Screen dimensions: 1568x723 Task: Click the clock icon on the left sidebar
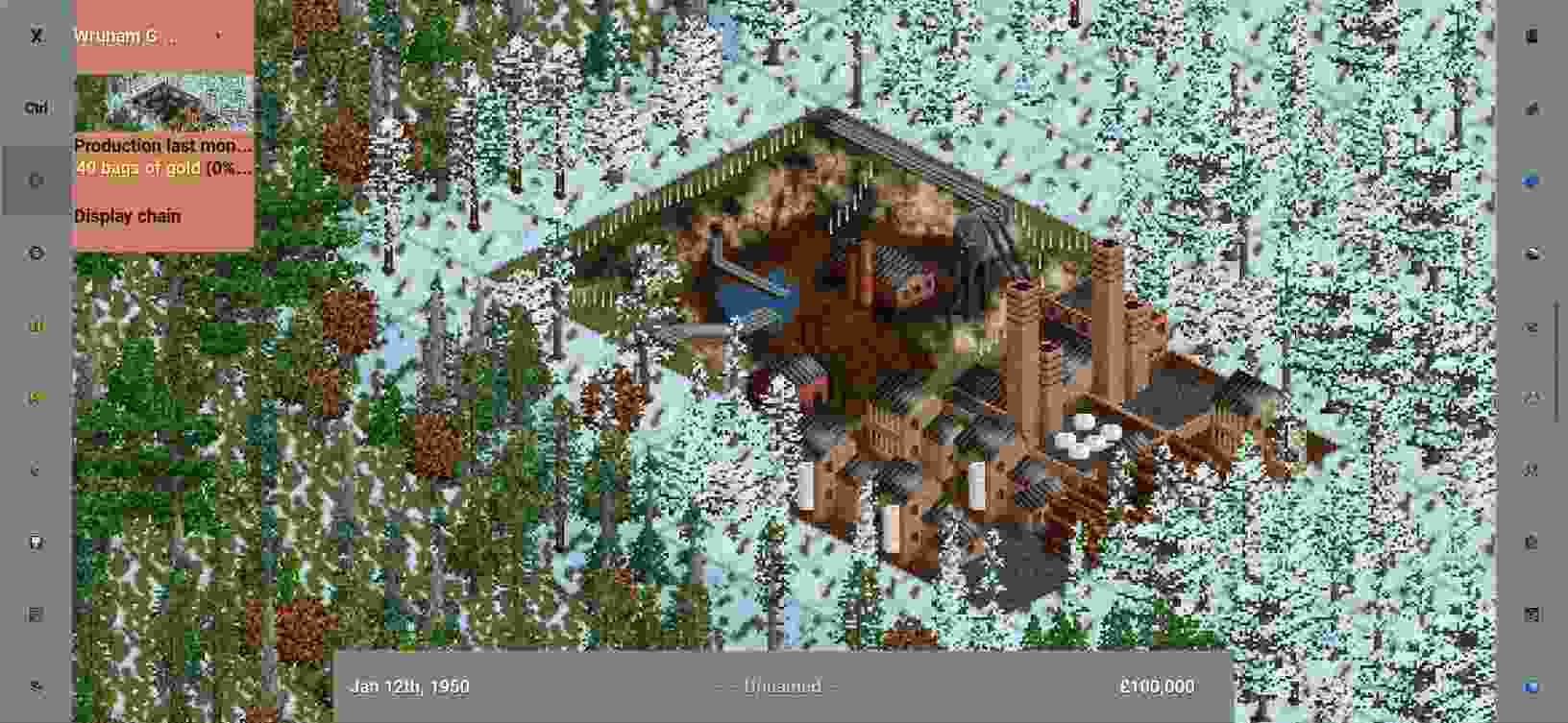pos(37,253)
